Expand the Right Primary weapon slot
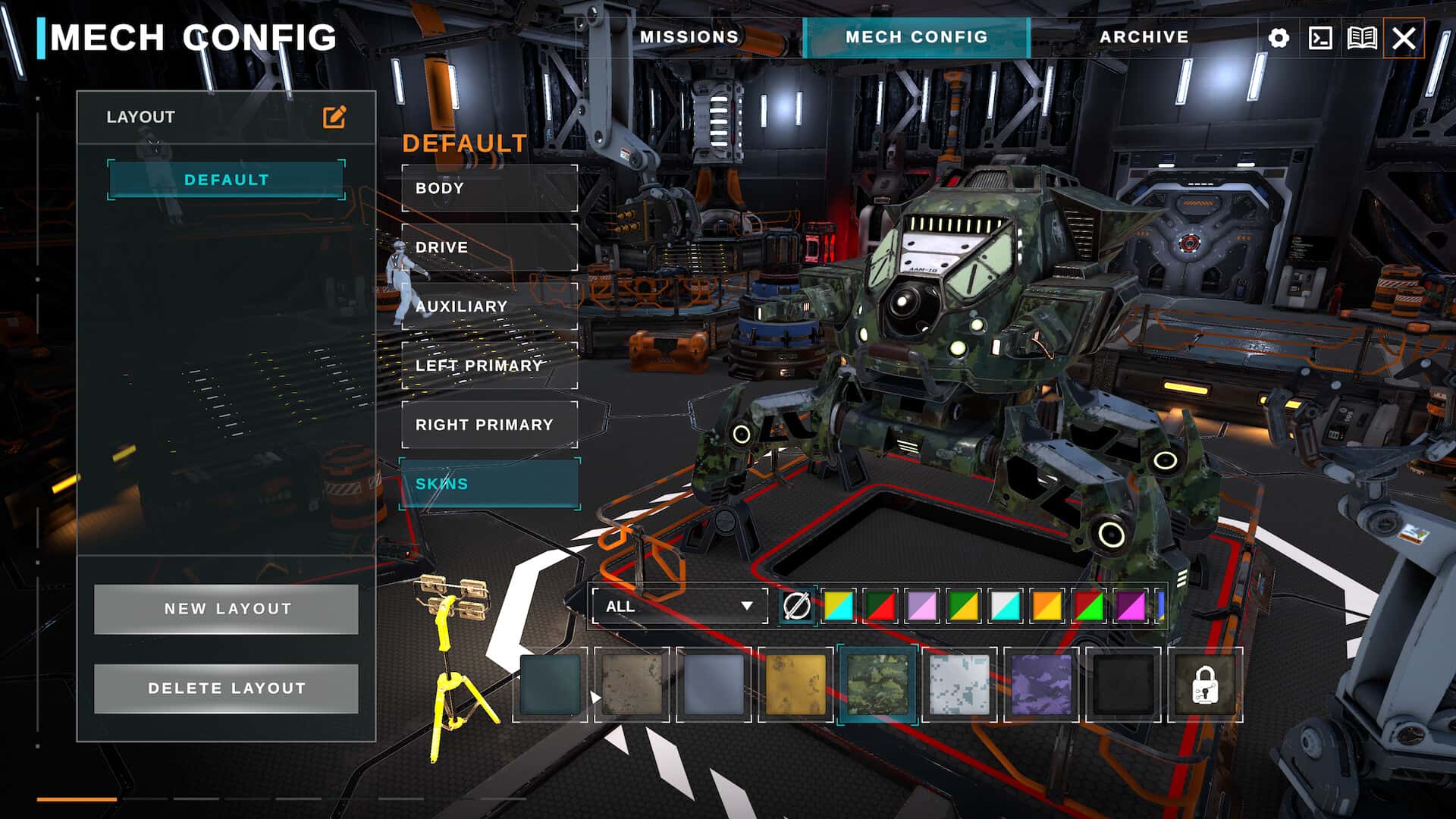 point(489,424)
